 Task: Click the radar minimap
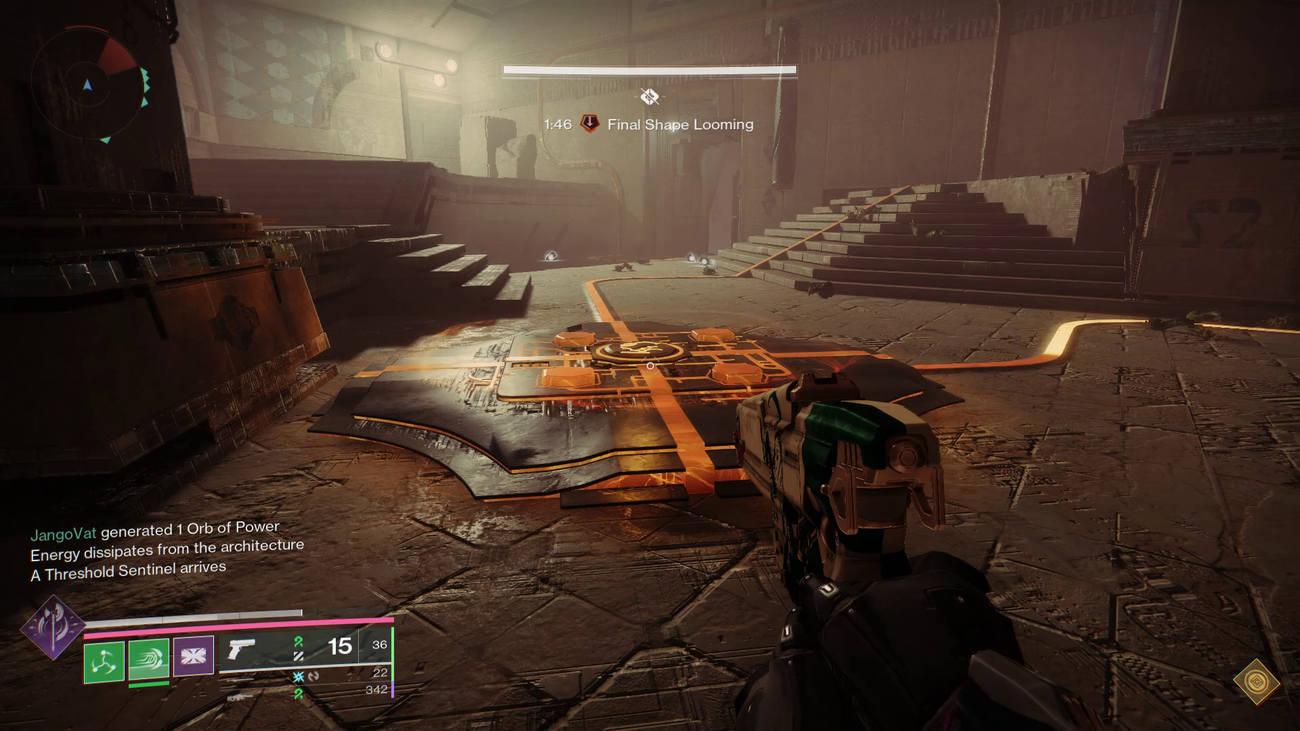click(88, 84)
